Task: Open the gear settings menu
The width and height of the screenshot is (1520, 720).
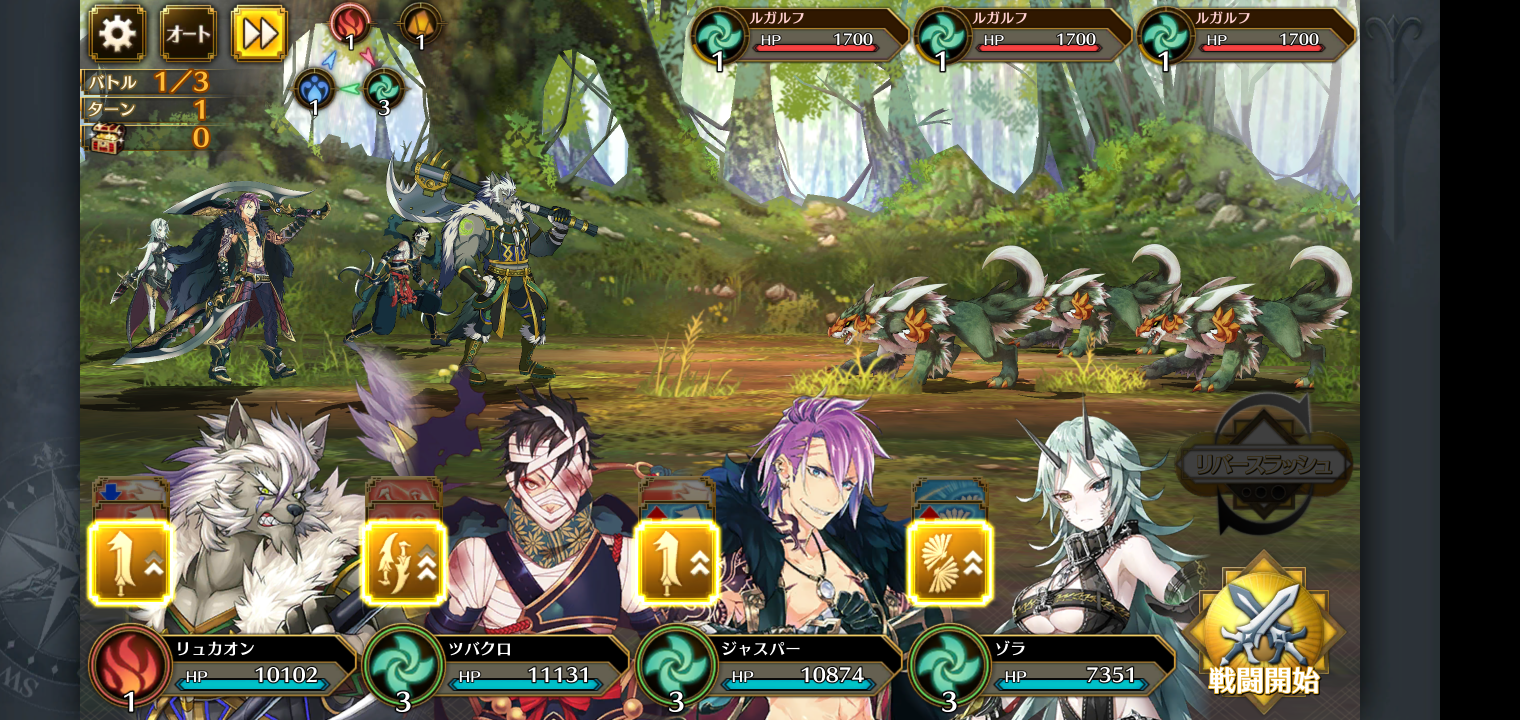Action: [117, 34]
